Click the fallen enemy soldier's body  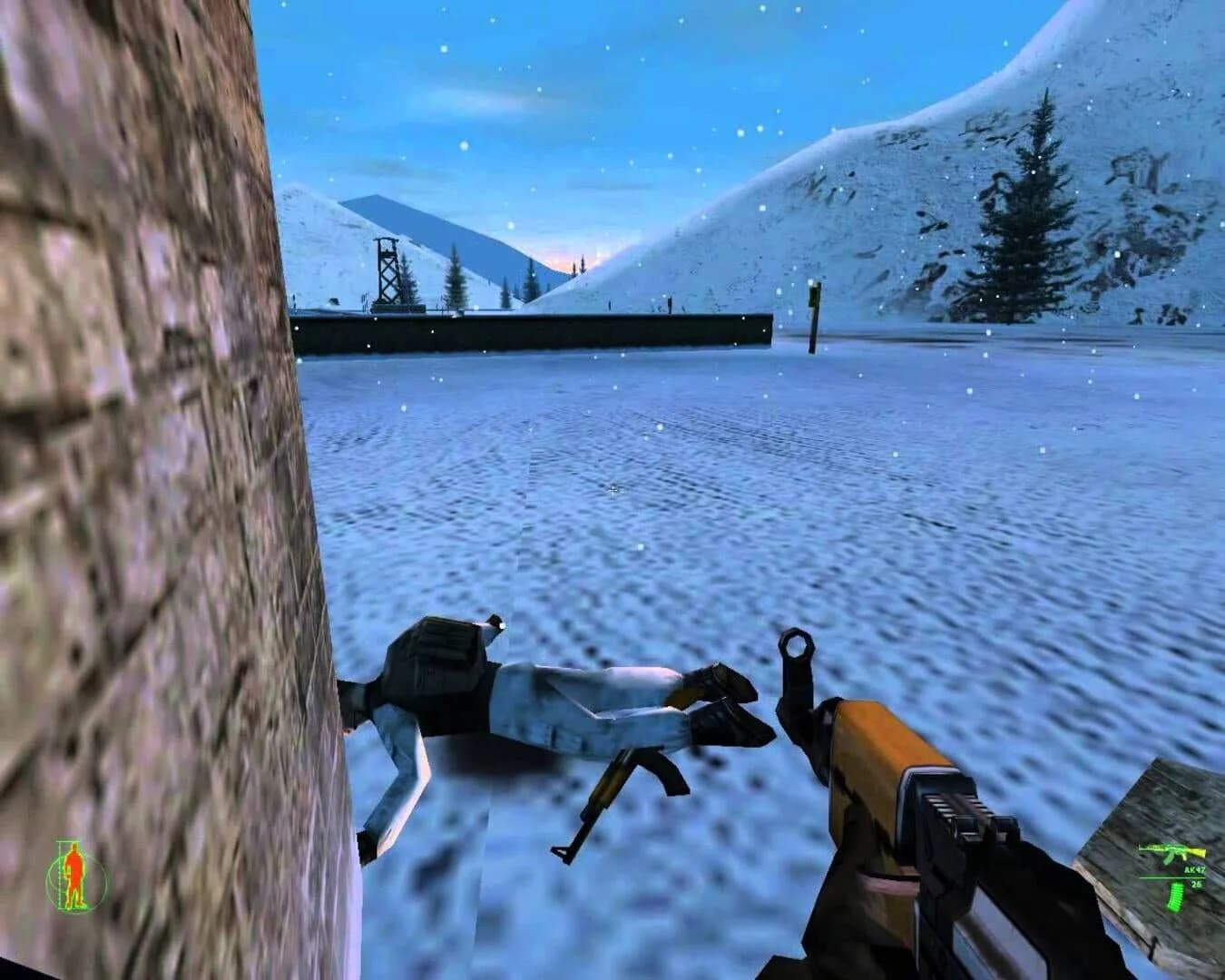point(563,708)
